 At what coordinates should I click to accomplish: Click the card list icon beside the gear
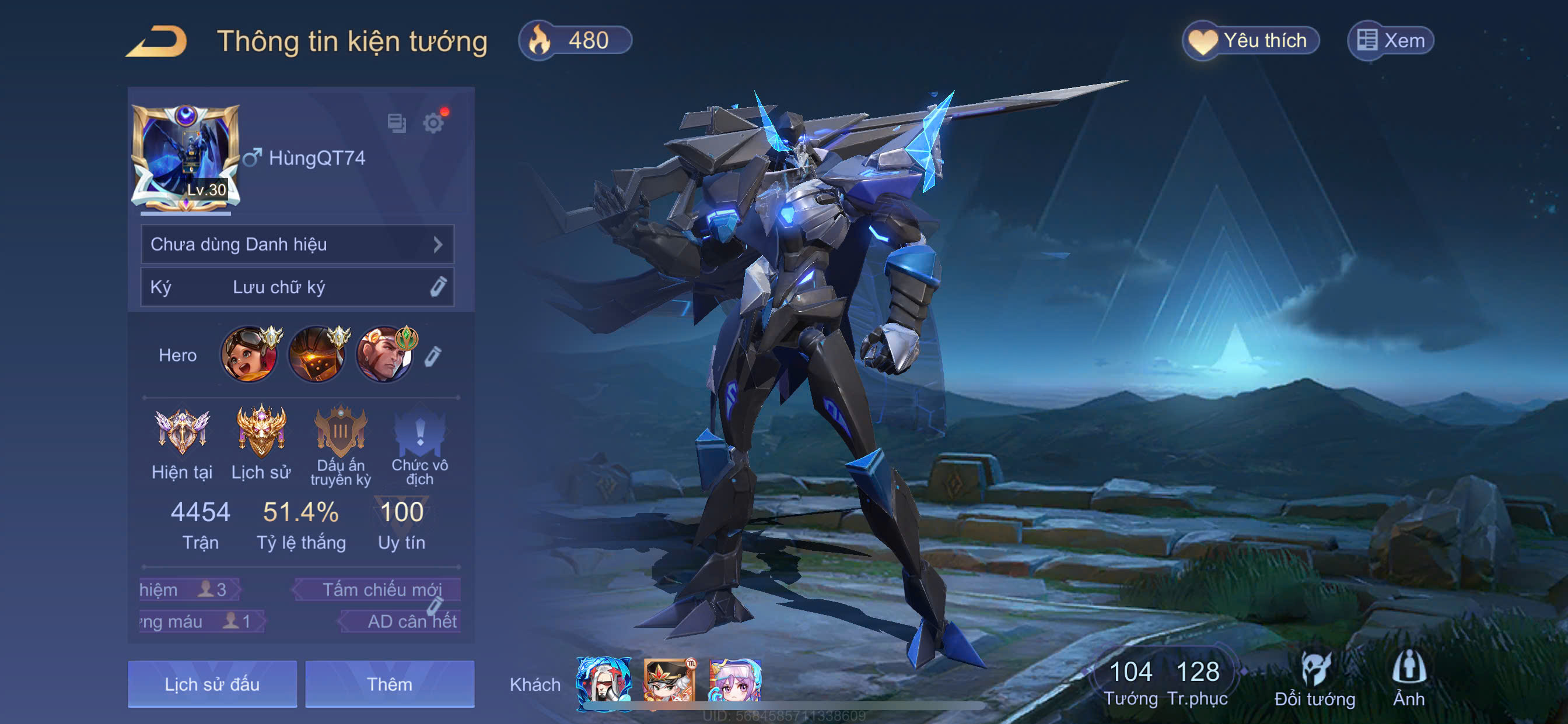[396, 124]
